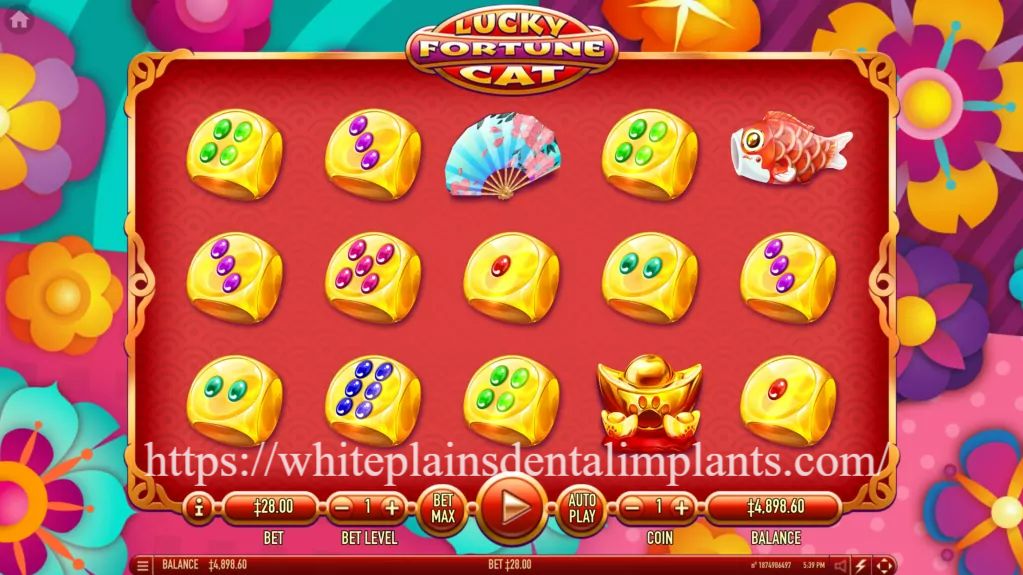Image resolution: width=1023 pixels, height=575 pixels.
Task: Set the bet to maximum with Bet Max
Action: [443, 507]
